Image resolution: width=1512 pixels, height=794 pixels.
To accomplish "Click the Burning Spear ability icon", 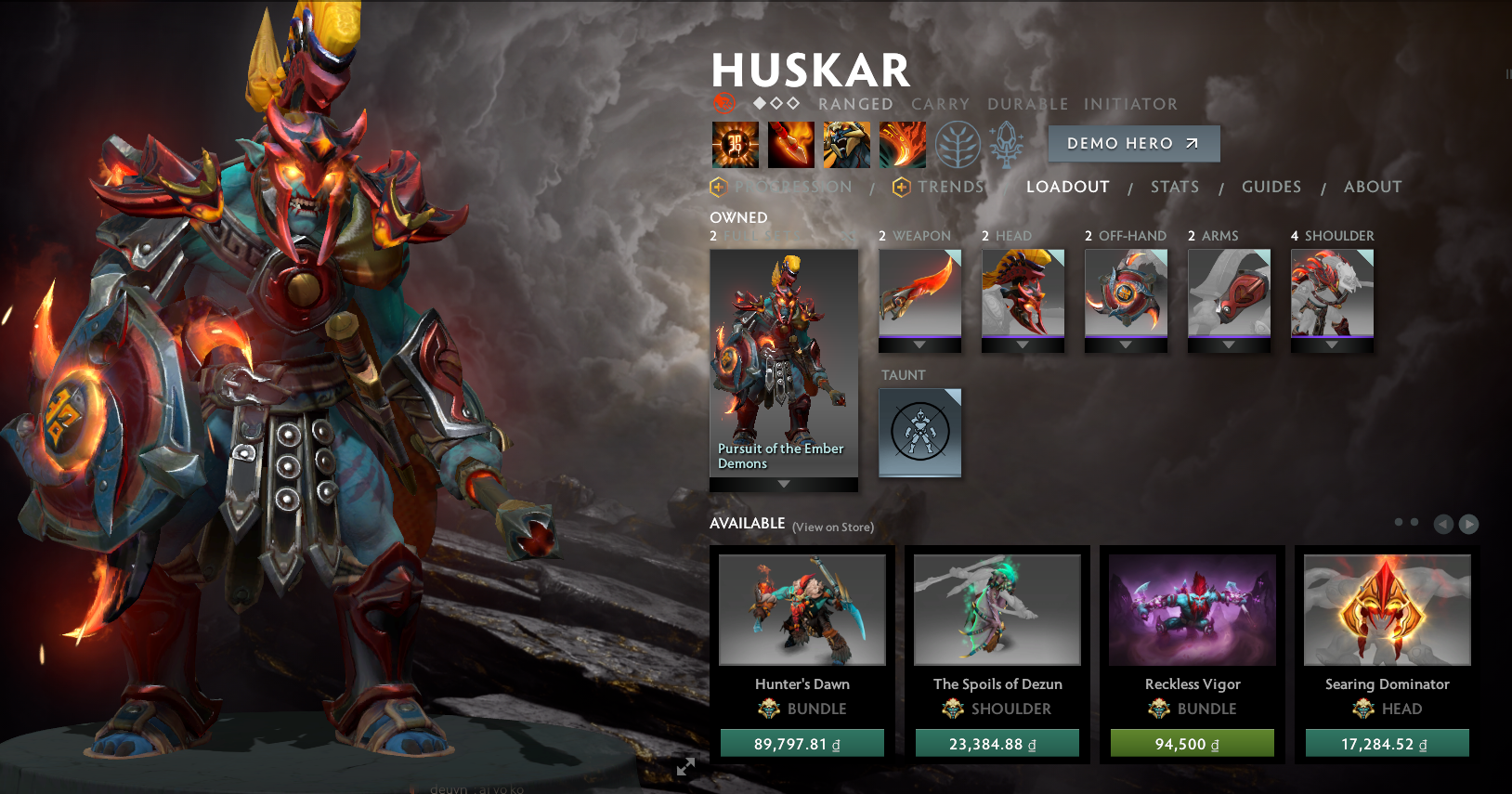I will tap(790, 144).
